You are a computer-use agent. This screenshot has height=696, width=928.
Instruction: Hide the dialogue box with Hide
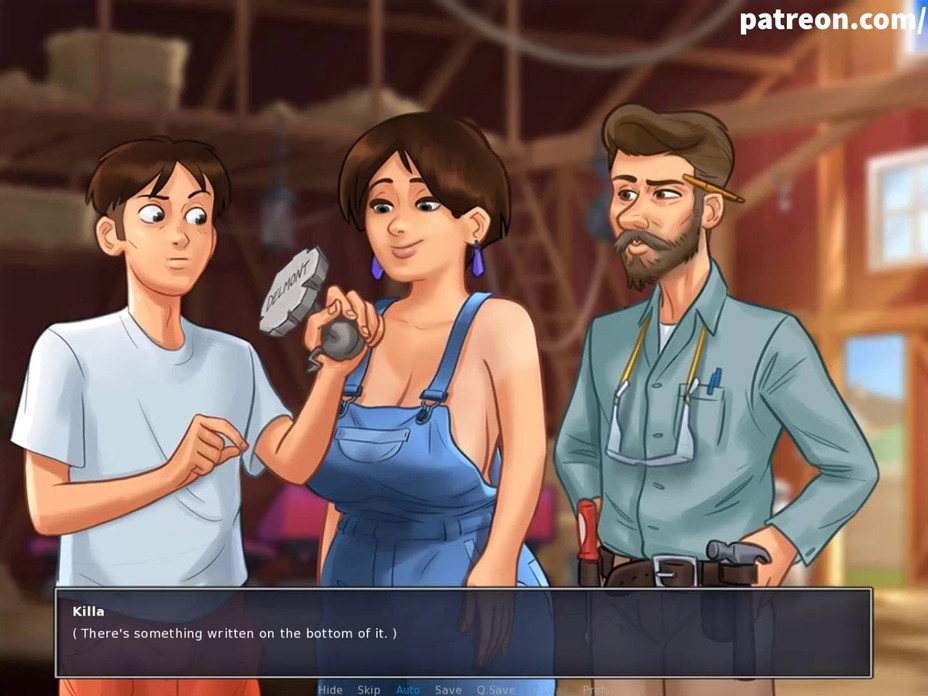pos(330,690)
